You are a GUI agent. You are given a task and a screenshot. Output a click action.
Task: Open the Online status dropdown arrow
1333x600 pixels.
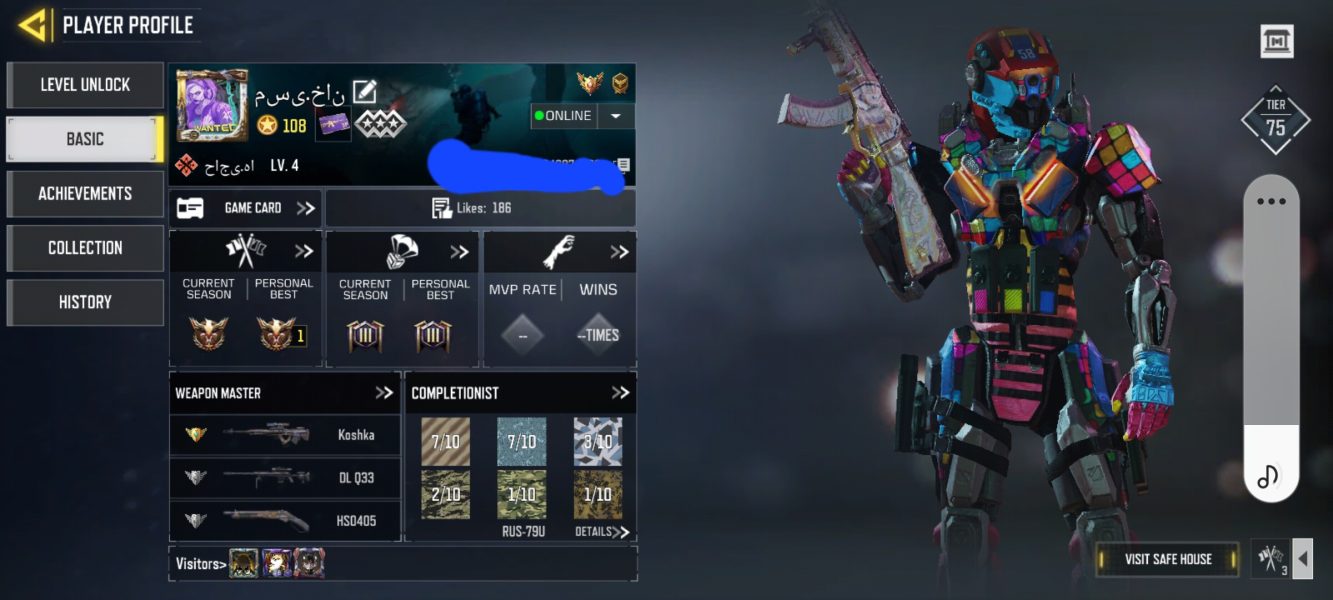coord(615,116)
